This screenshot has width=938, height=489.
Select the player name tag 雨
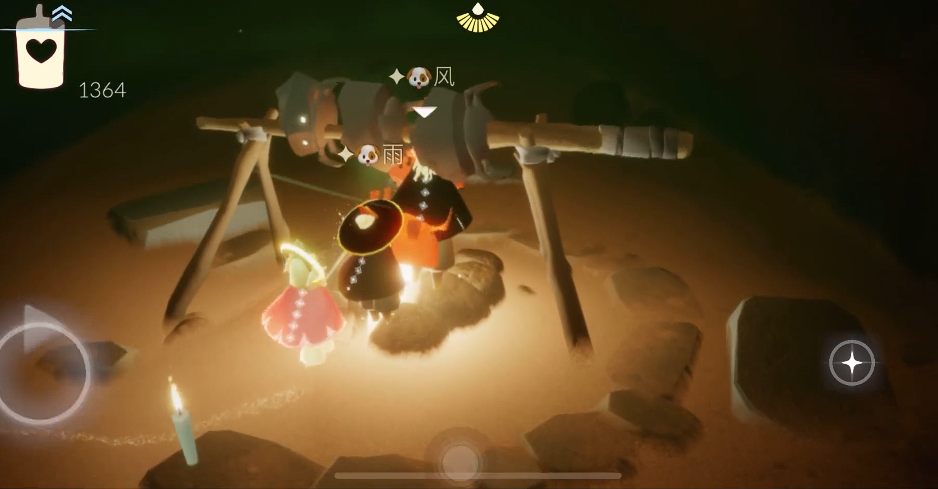pyautogui.click(x=372, y=155)
